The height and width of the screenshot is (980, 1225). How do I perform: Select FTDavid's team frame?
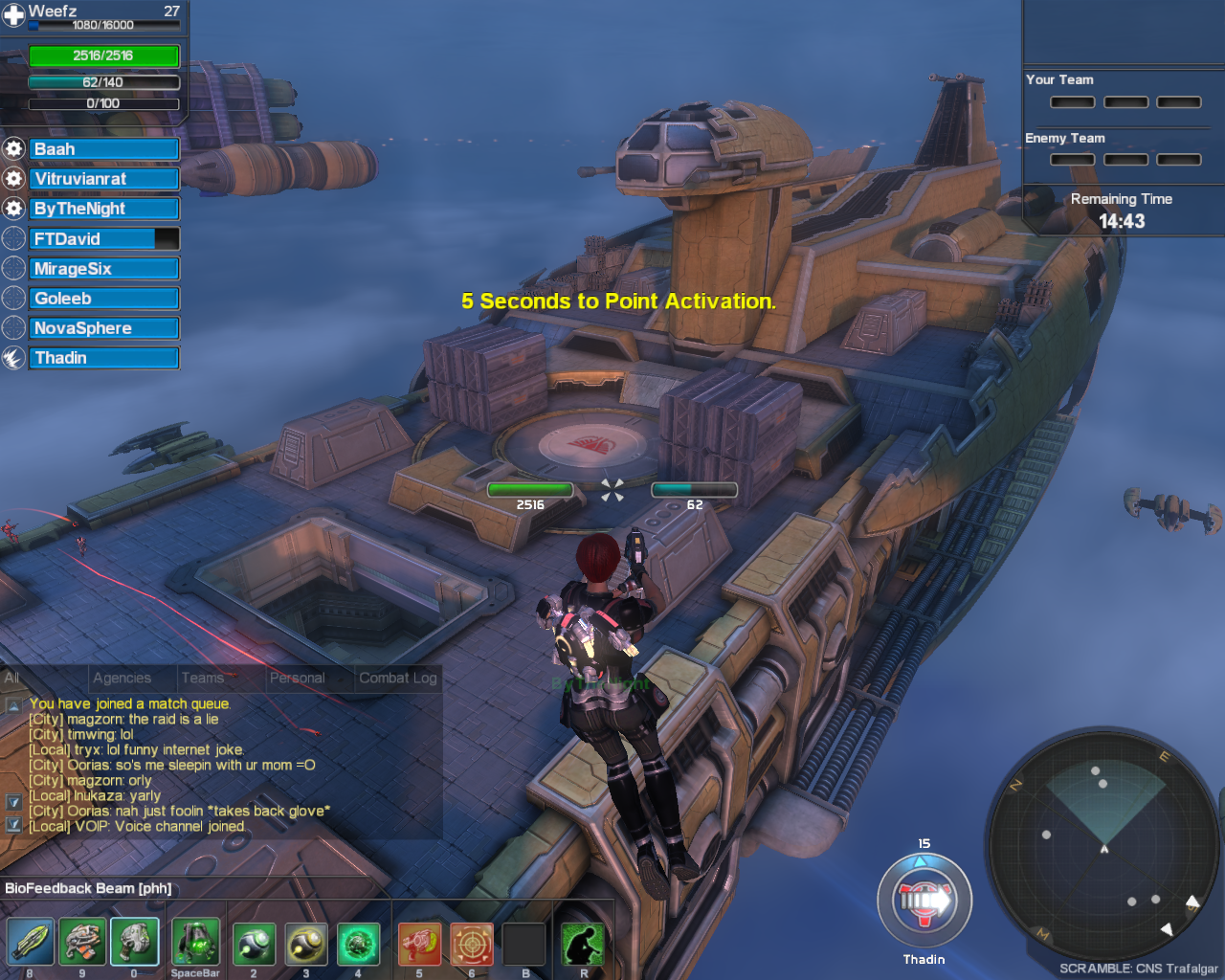tap(103, 239)
